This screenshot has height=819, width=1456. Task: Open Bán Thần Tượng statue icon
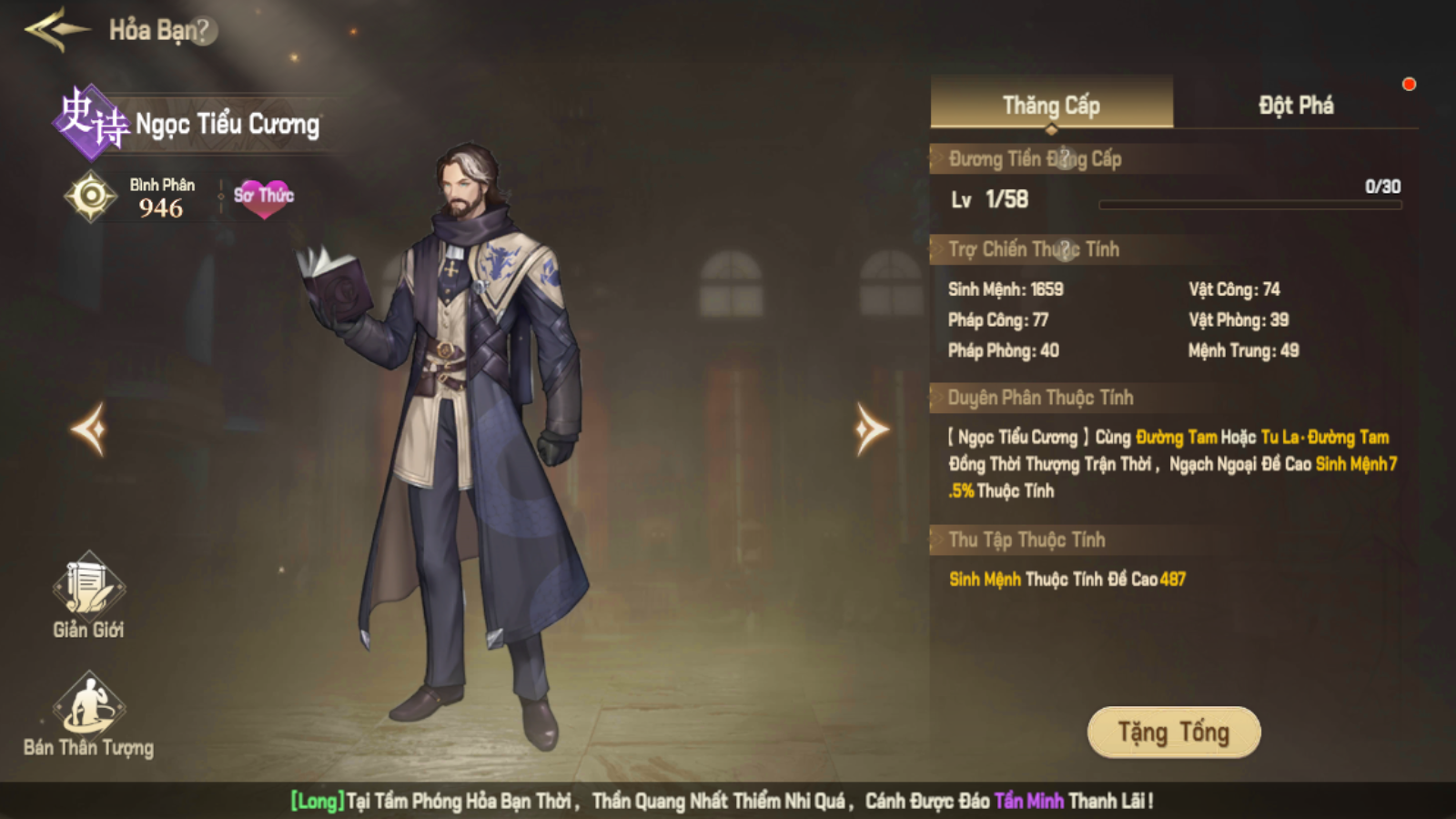pos(88,704)
